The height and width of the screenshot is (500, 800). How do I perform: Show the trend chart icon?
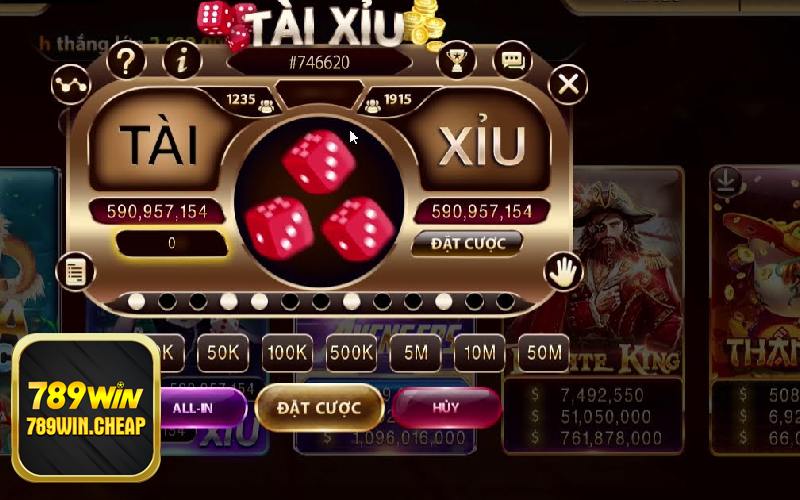click(71, 85)
